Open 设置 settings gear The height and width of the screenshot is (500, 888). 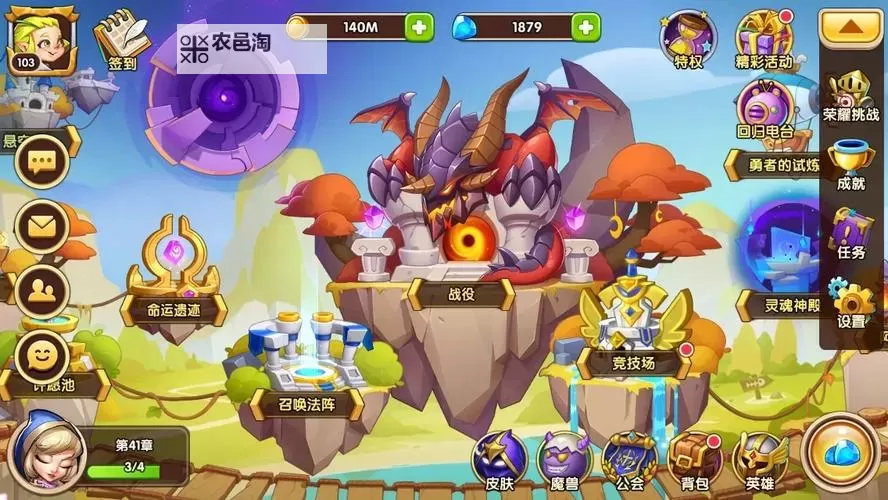[851, 302]
